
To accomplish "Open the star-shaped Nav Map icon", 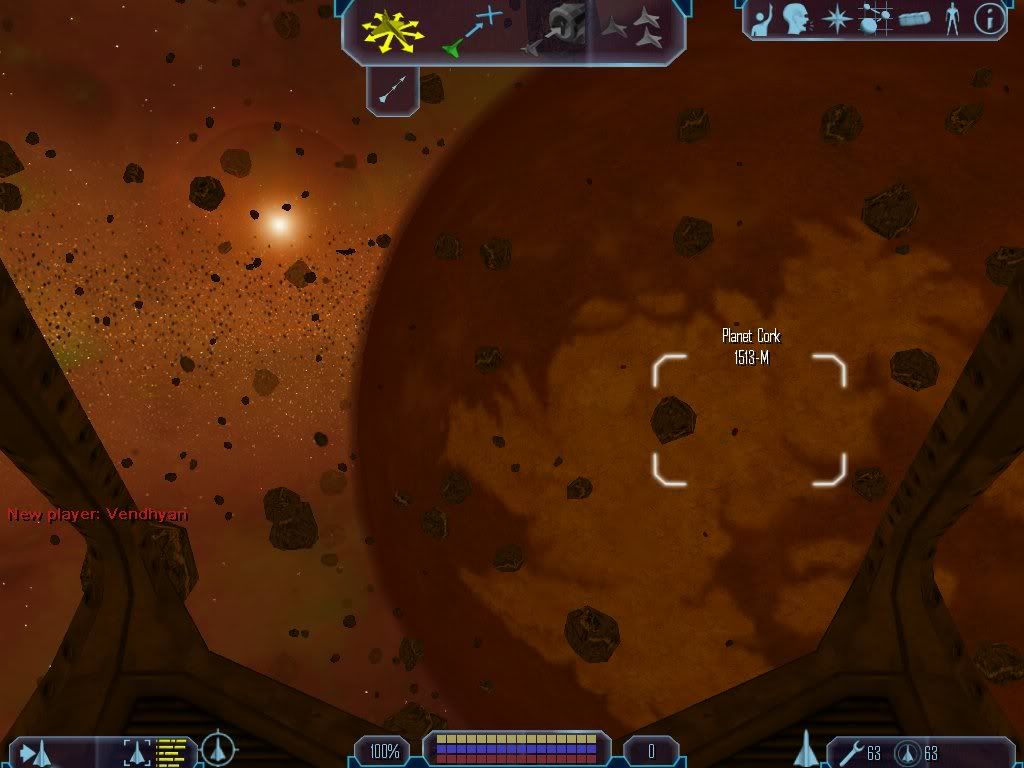I will (x=835, y=19).
